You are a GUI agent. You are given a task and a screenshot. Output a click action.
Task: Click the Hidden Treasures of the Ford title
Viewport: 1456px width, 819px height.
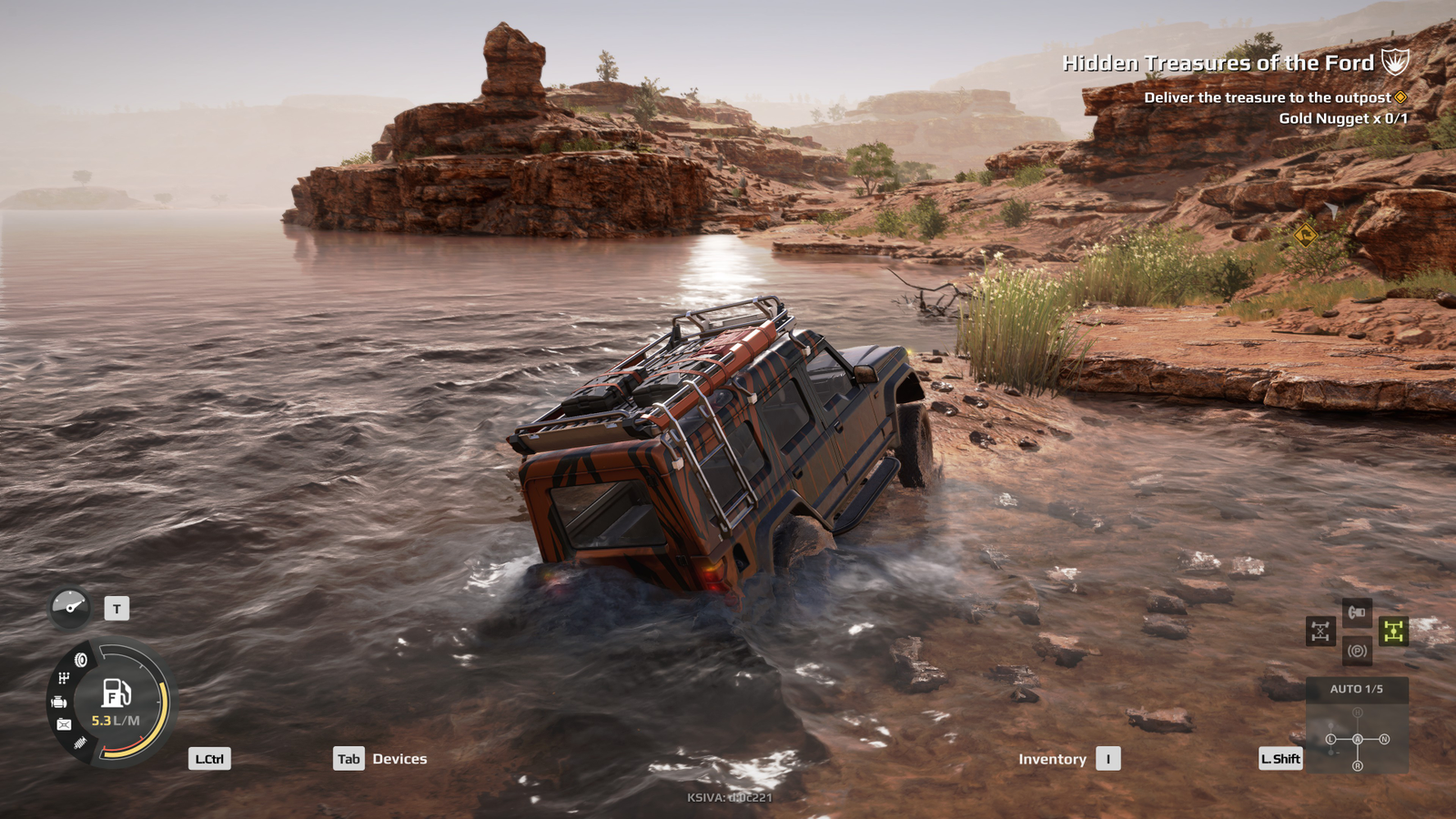point(1219,62)
